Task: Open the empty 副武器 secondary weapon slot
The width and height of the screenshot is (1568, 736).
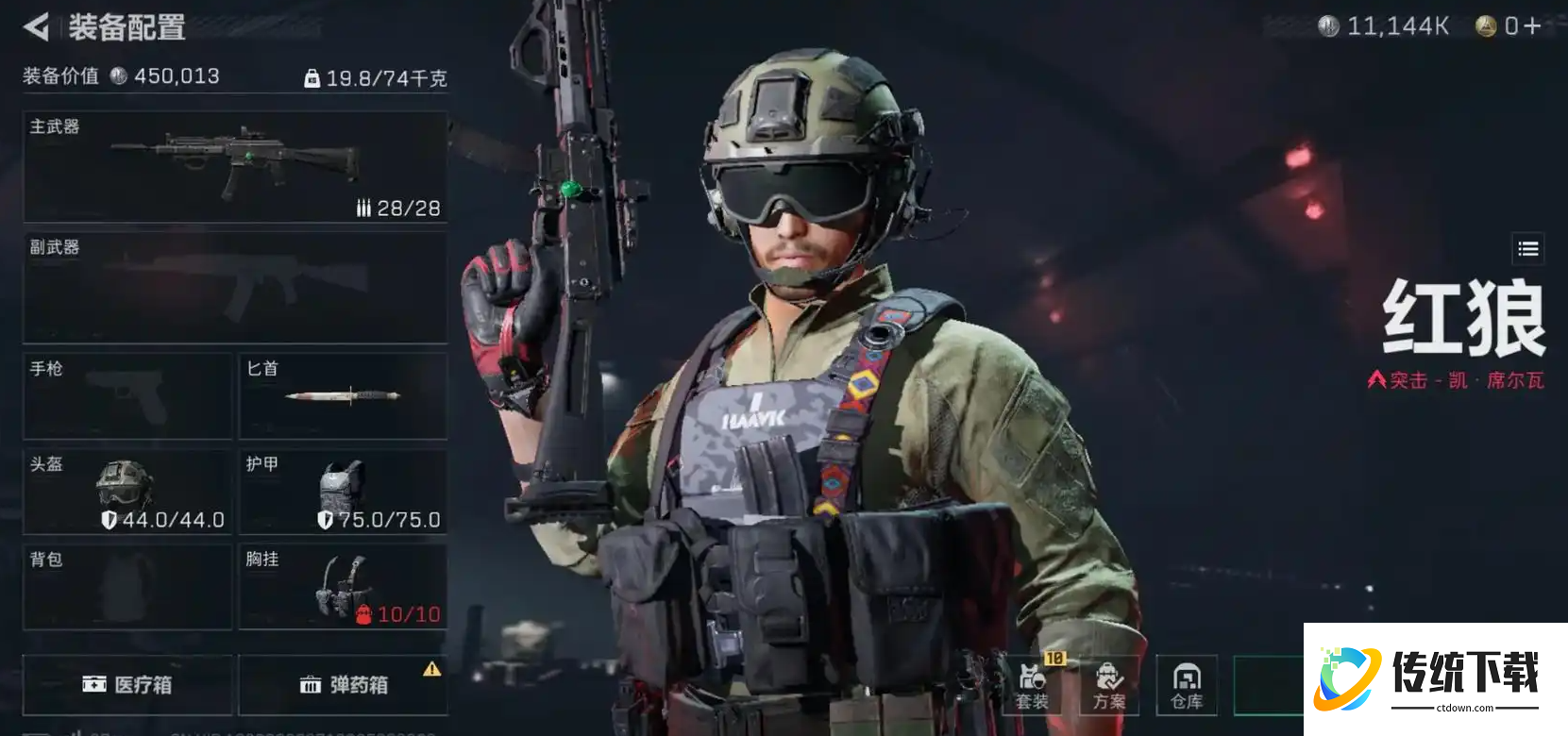Action: point(235,288)
